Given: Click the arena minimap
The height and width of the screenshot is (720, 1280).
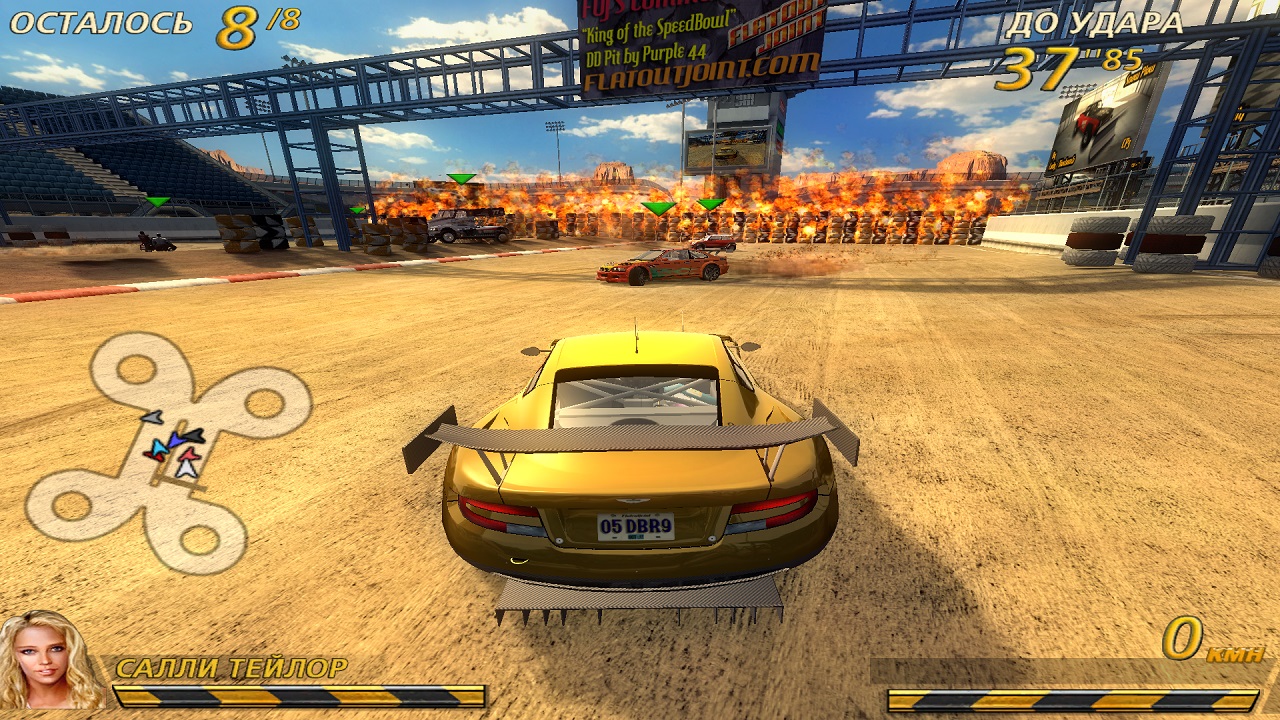Looking at the screenshot, I should (167, 452).
